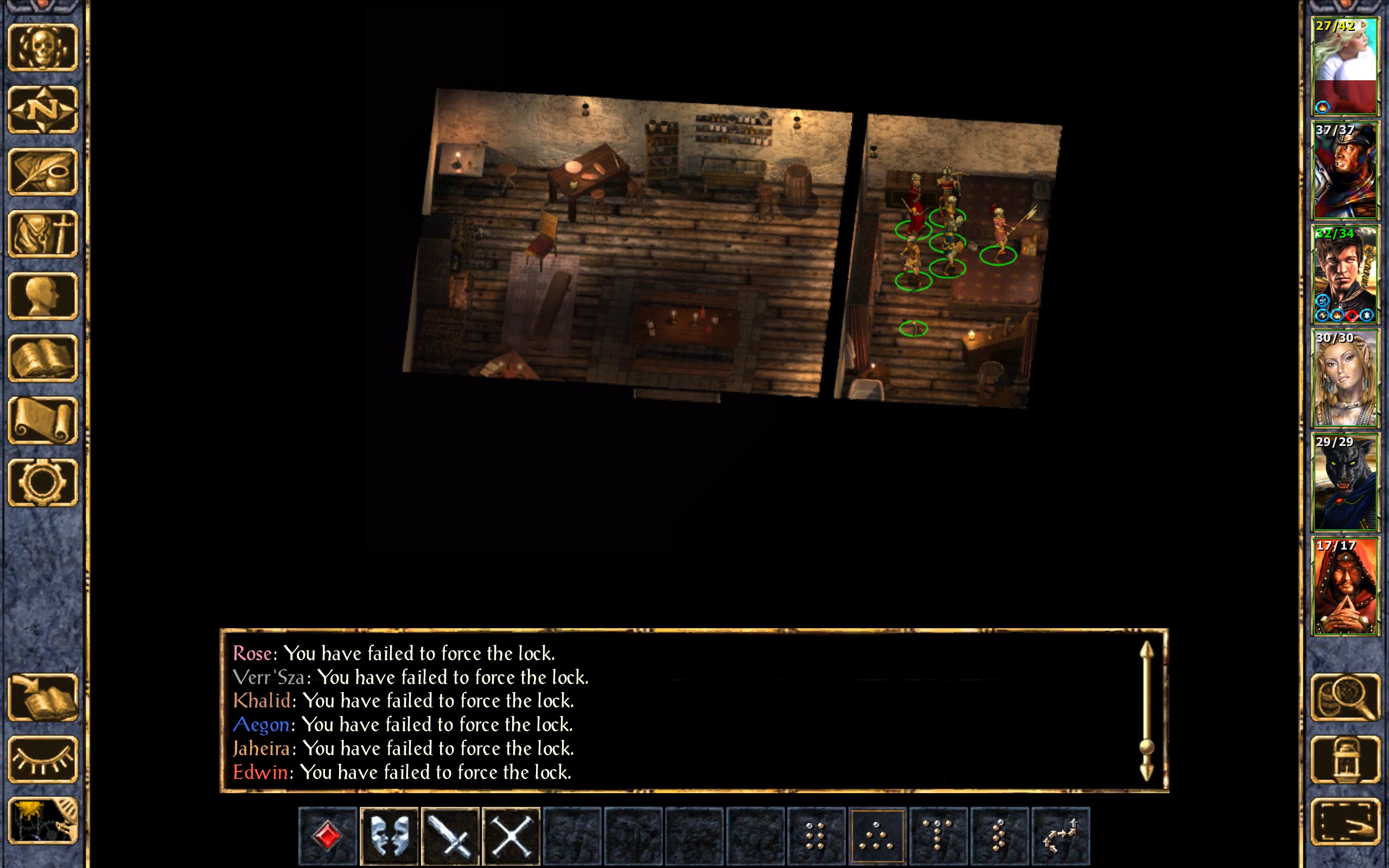
Task: Show the character record head icon
Action: [x=43, y=296]
